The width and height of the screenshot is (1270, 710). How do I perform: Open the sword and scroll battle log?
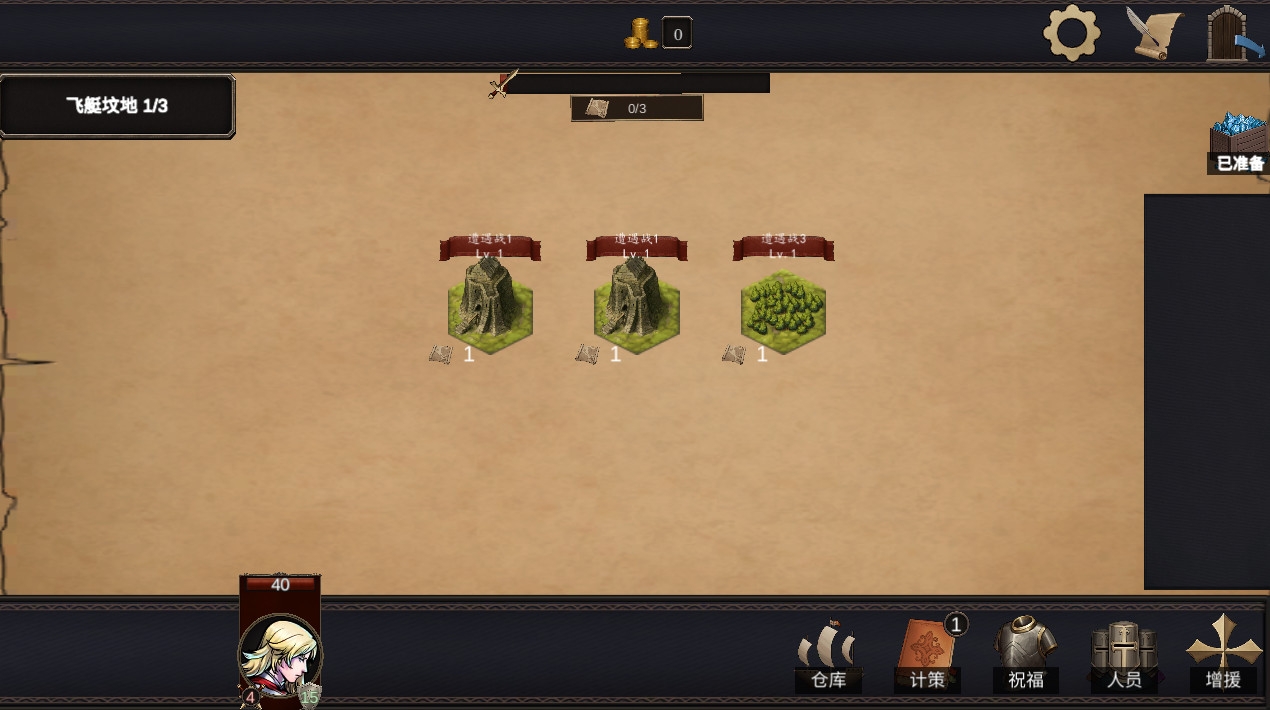click(1154, 33)
